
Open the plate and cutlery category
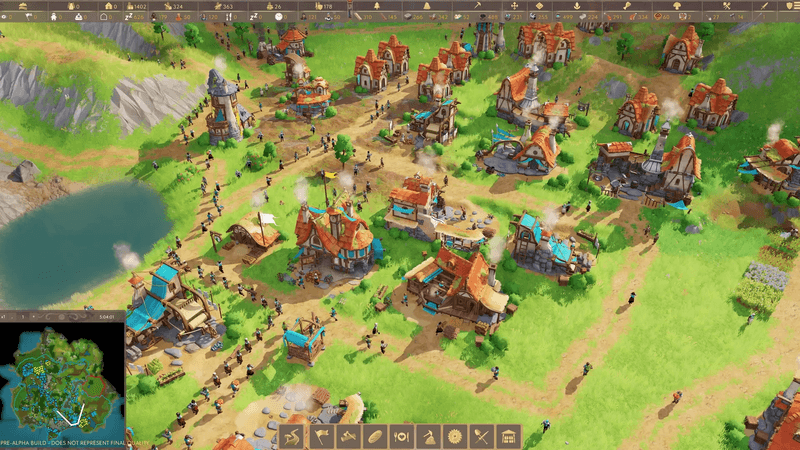(401, 437)
